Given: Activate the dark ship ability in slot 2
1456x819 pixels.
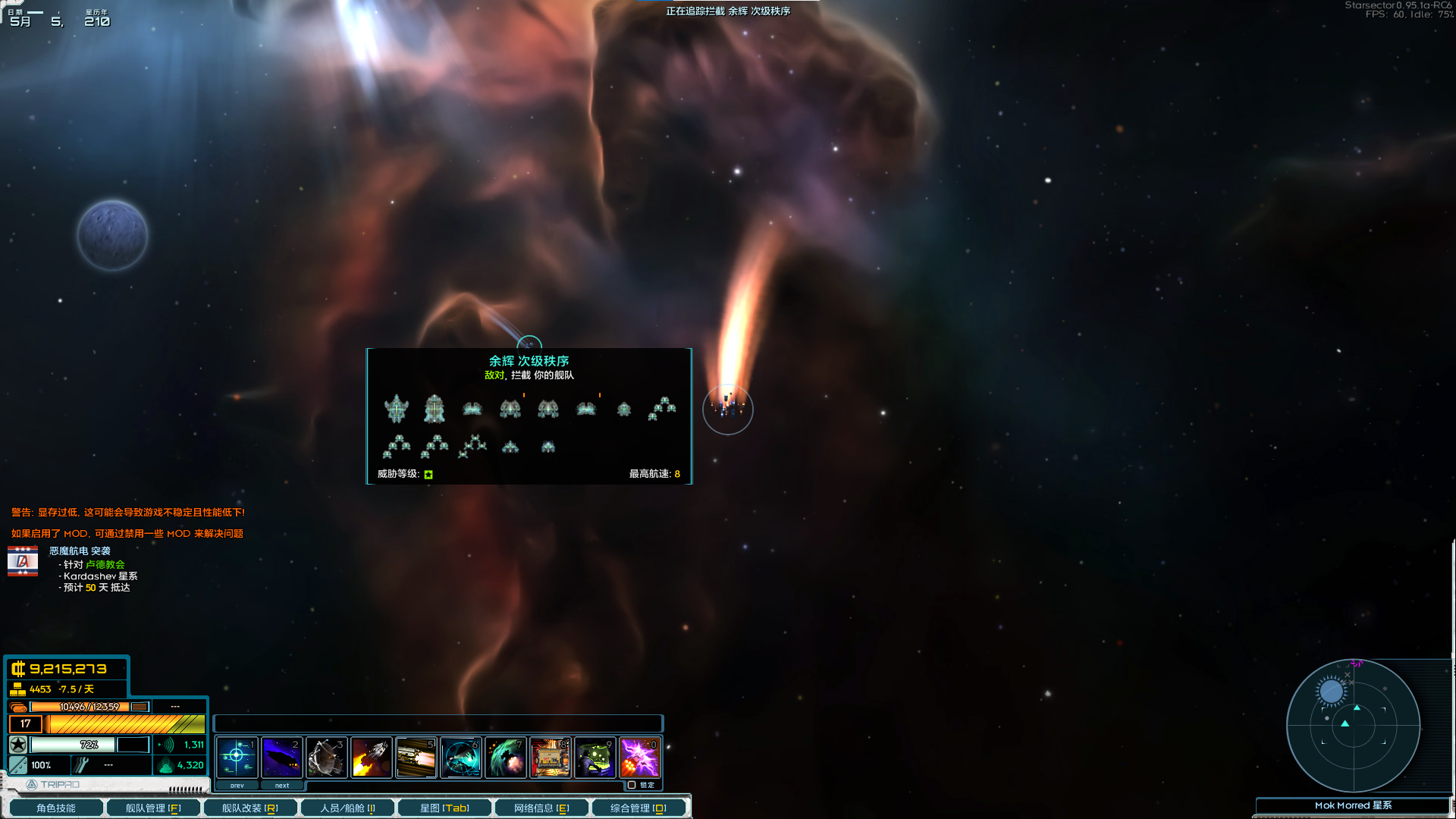Looking at the screenshot, I should (282, 757).
